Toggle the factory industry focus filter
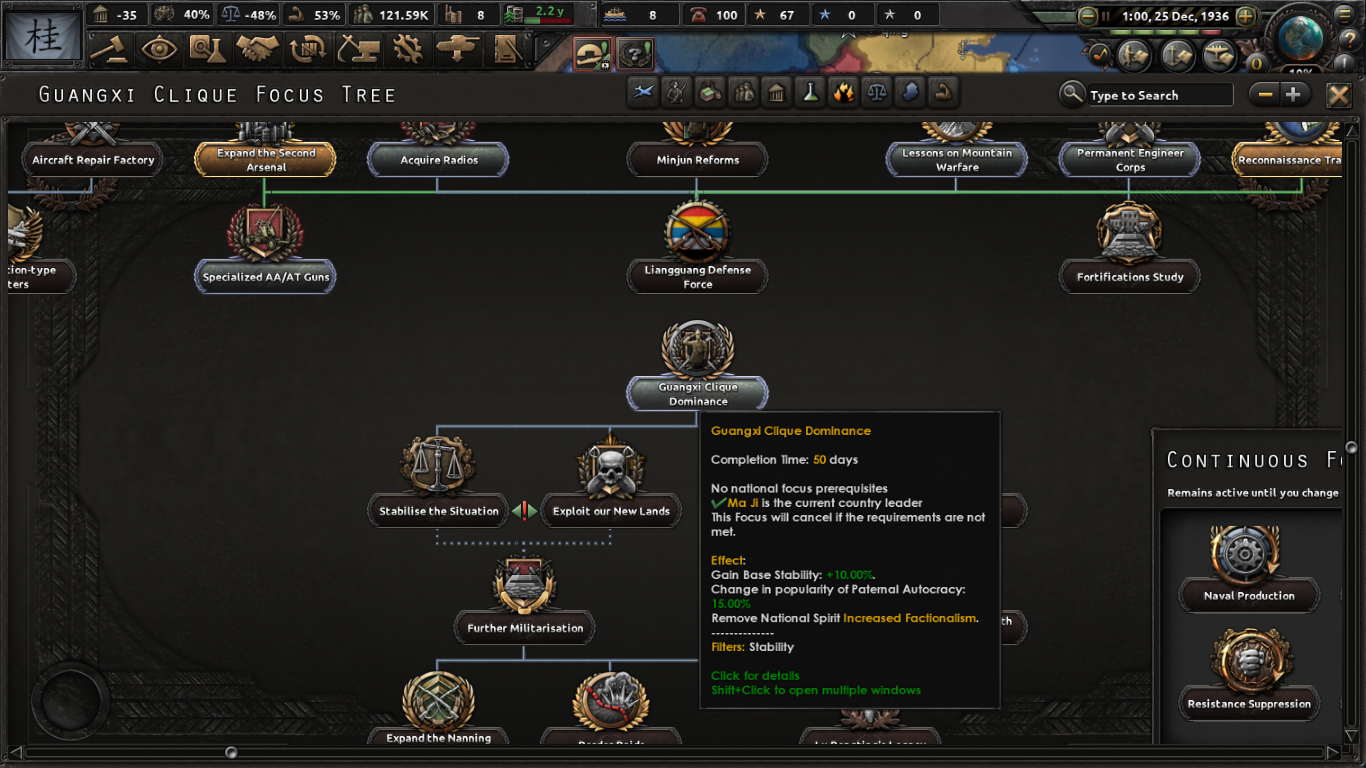This screenshot has width=1366, height=768. coord(709,91)
